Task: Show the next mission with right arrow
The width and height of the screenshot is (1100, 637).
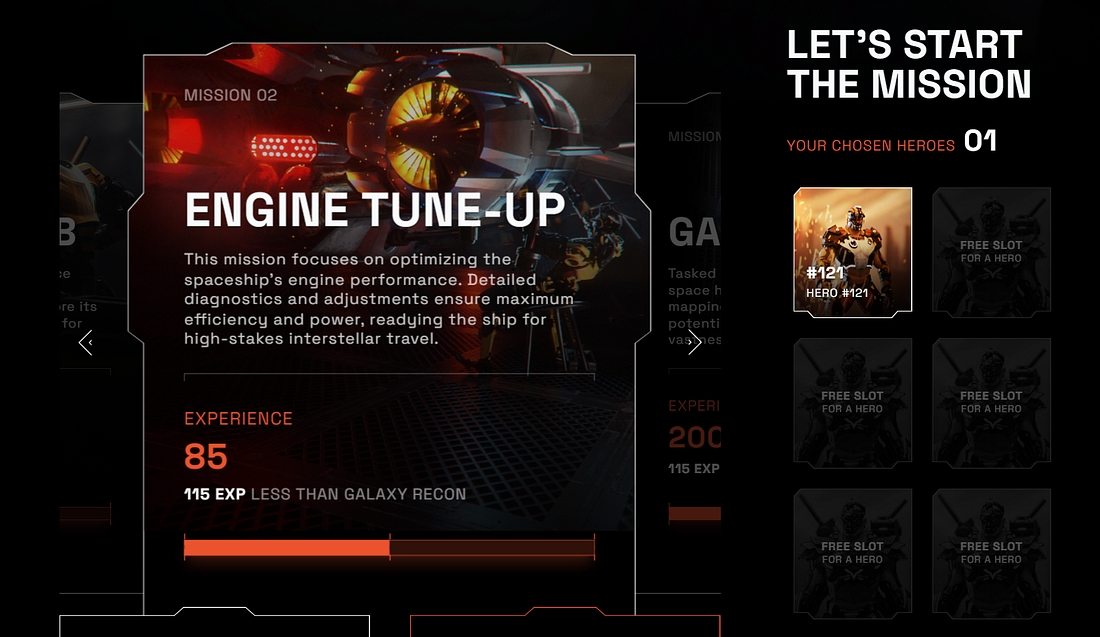Action: pyautogui.click(x=694, y=343)
